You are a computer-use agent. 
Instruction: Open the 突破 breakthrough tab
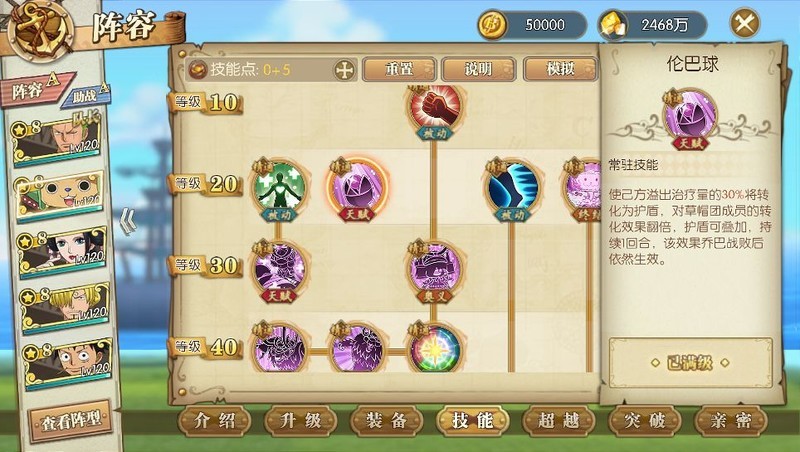[645, 420]
